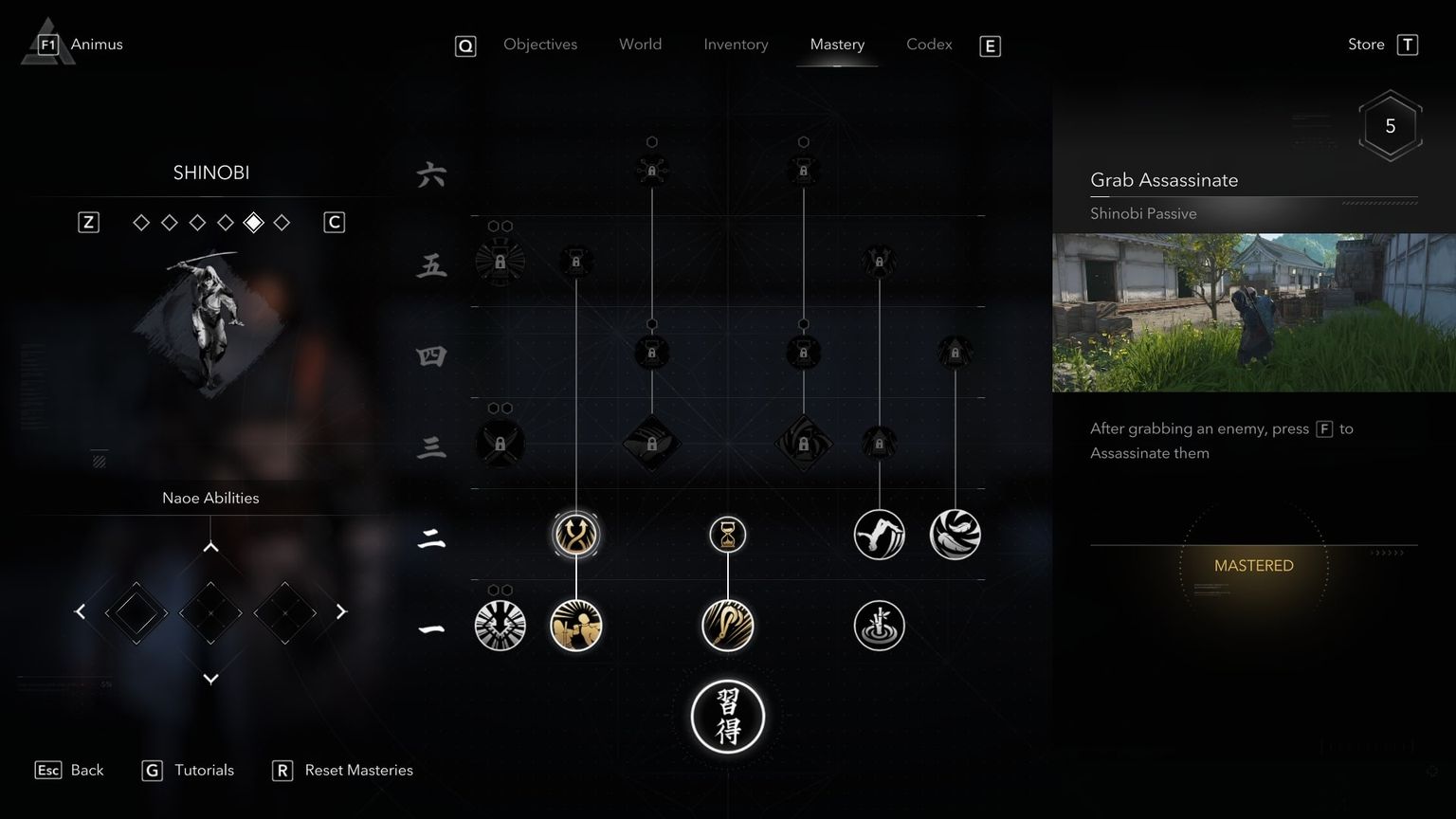Click the left arrow to browse abilities

80,611
